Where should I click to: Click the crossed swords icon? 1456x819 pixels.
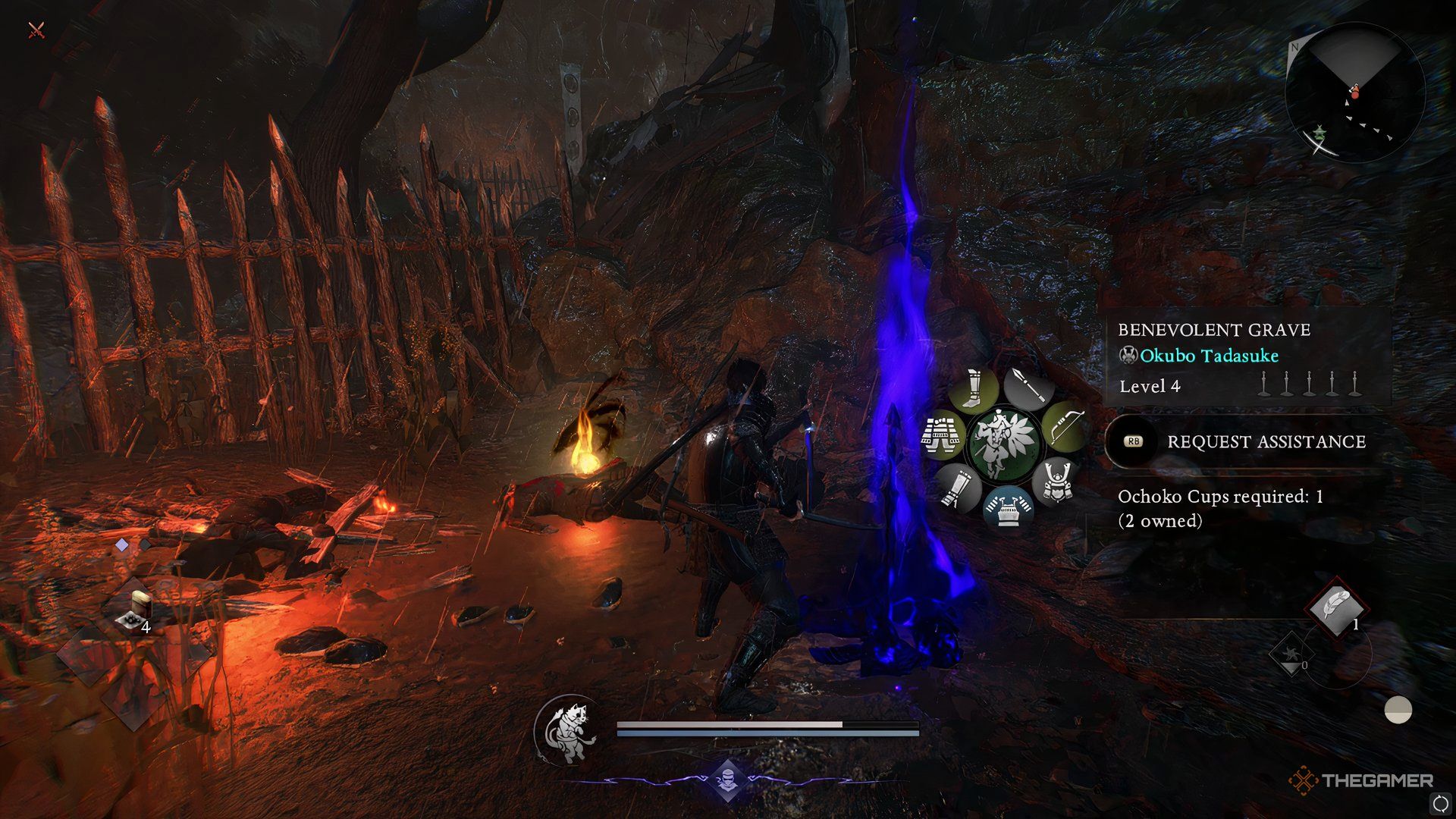point(36,30)
